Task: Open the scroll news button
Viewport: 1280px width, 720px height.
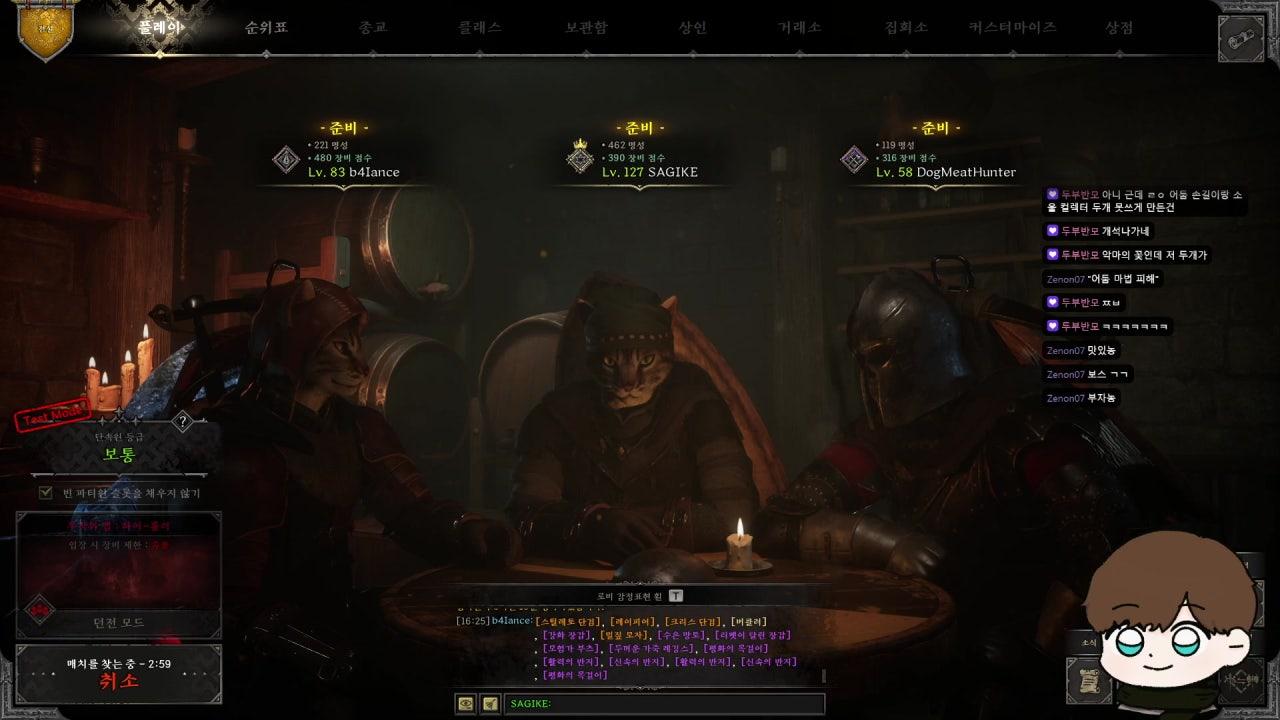Action: (1089, 681)
